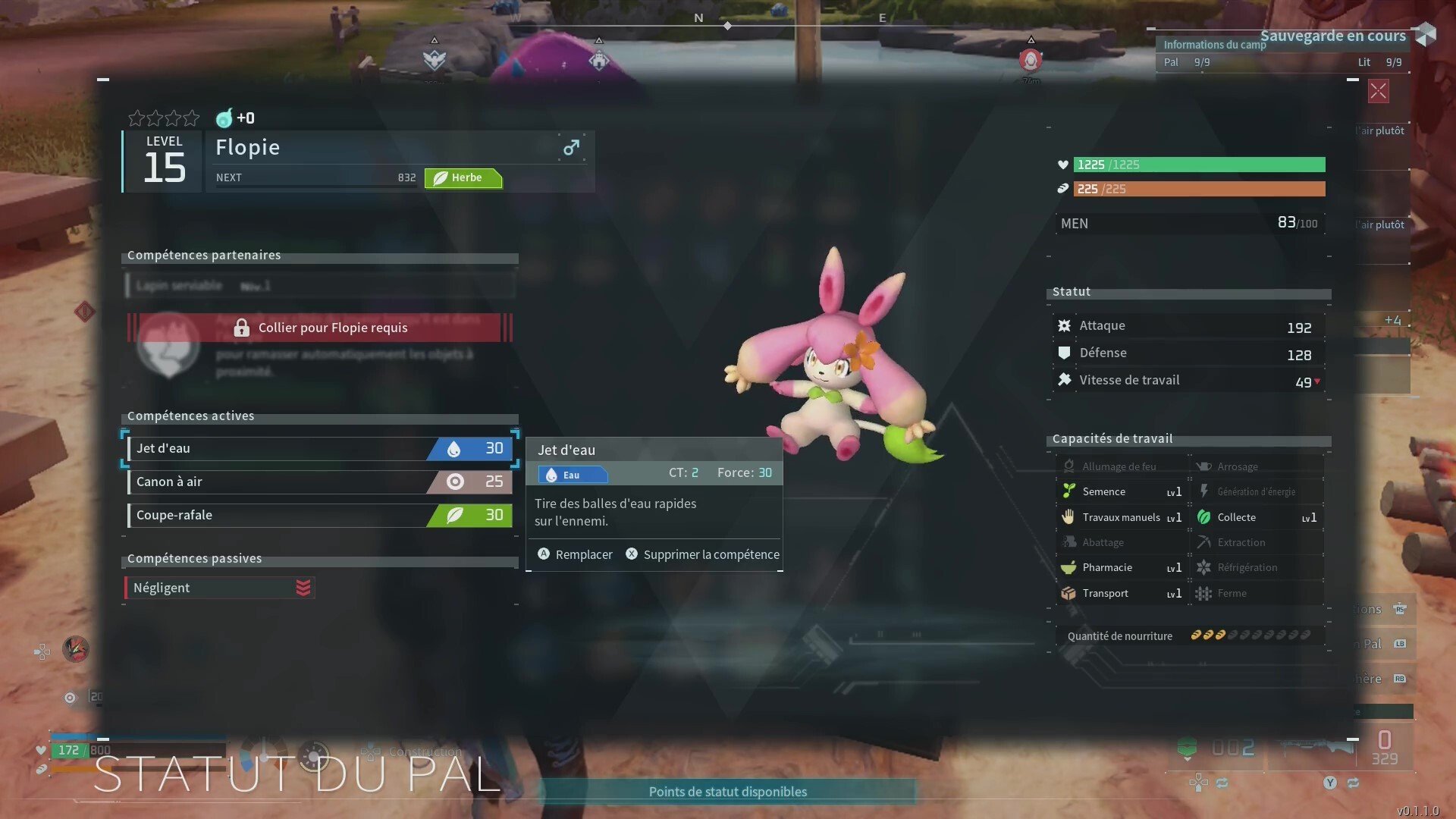
Task: Close the Pal status panel
Action: coord(1378,92)
